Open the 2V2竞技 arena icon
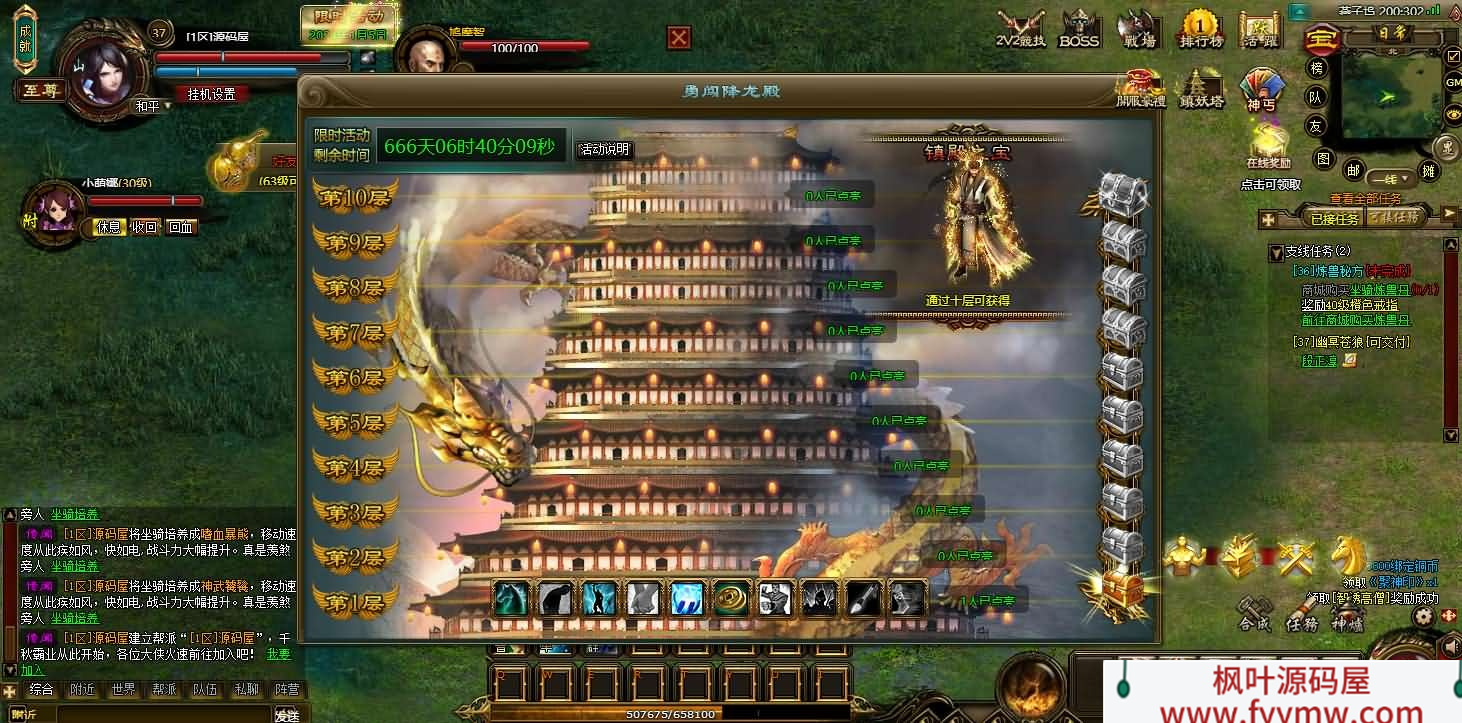Image resolution: width=1462 pixels, height=723 pixels. coord(1020,29)
